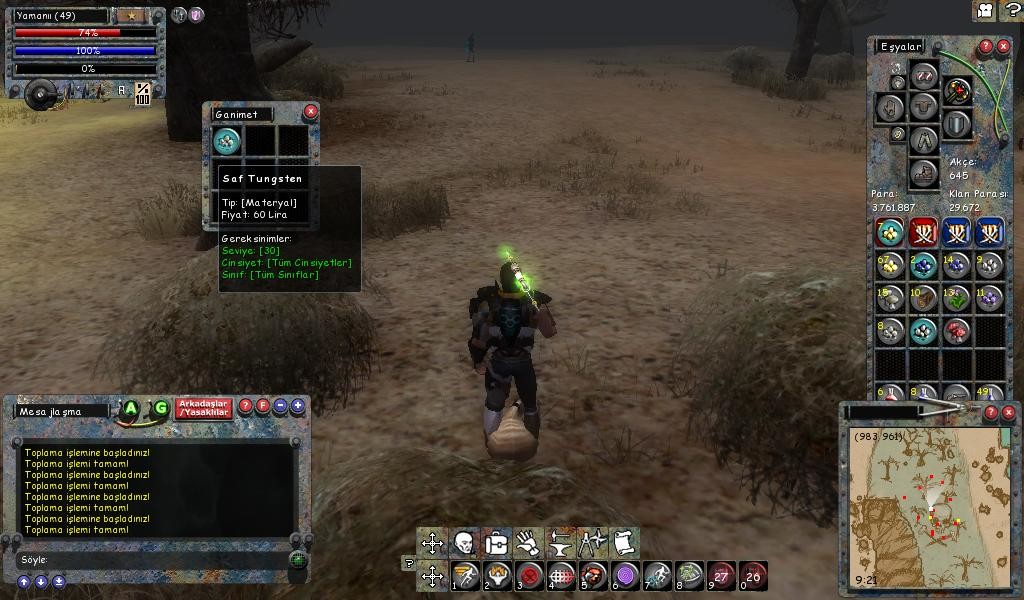Open the scroll quest log button

pos(623,543)
